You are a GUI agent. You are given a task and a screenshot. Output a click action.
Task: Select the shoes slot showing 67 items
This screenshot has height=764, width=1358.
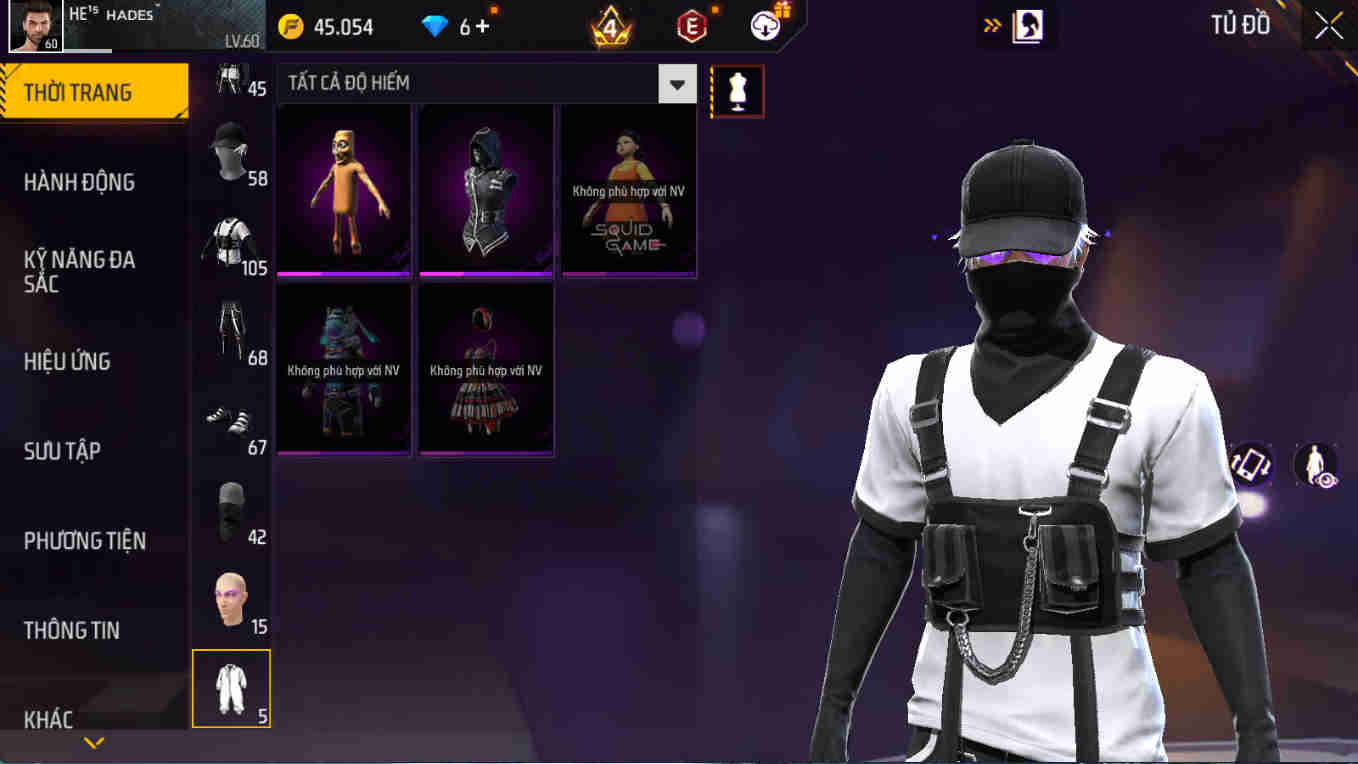[231, 420]
